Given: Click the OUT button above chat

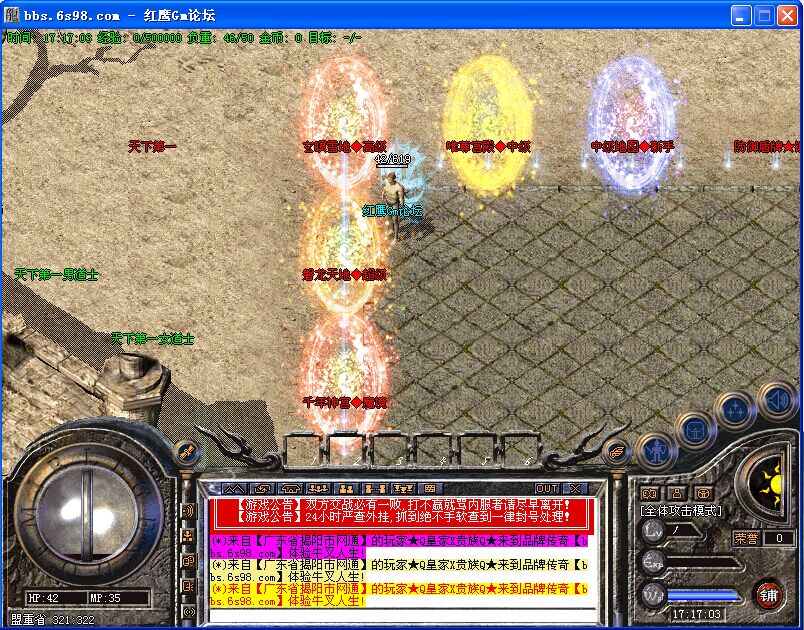Looking at the screenshot, I should pyautogui.click(x=547, y=488).
